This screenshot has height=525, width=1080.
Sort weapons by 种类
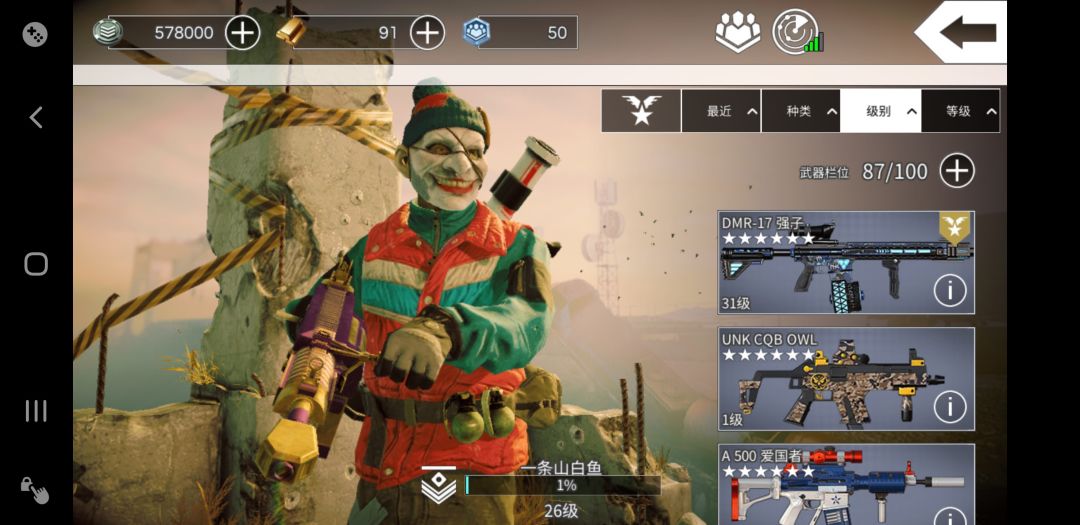click(801, 111)
